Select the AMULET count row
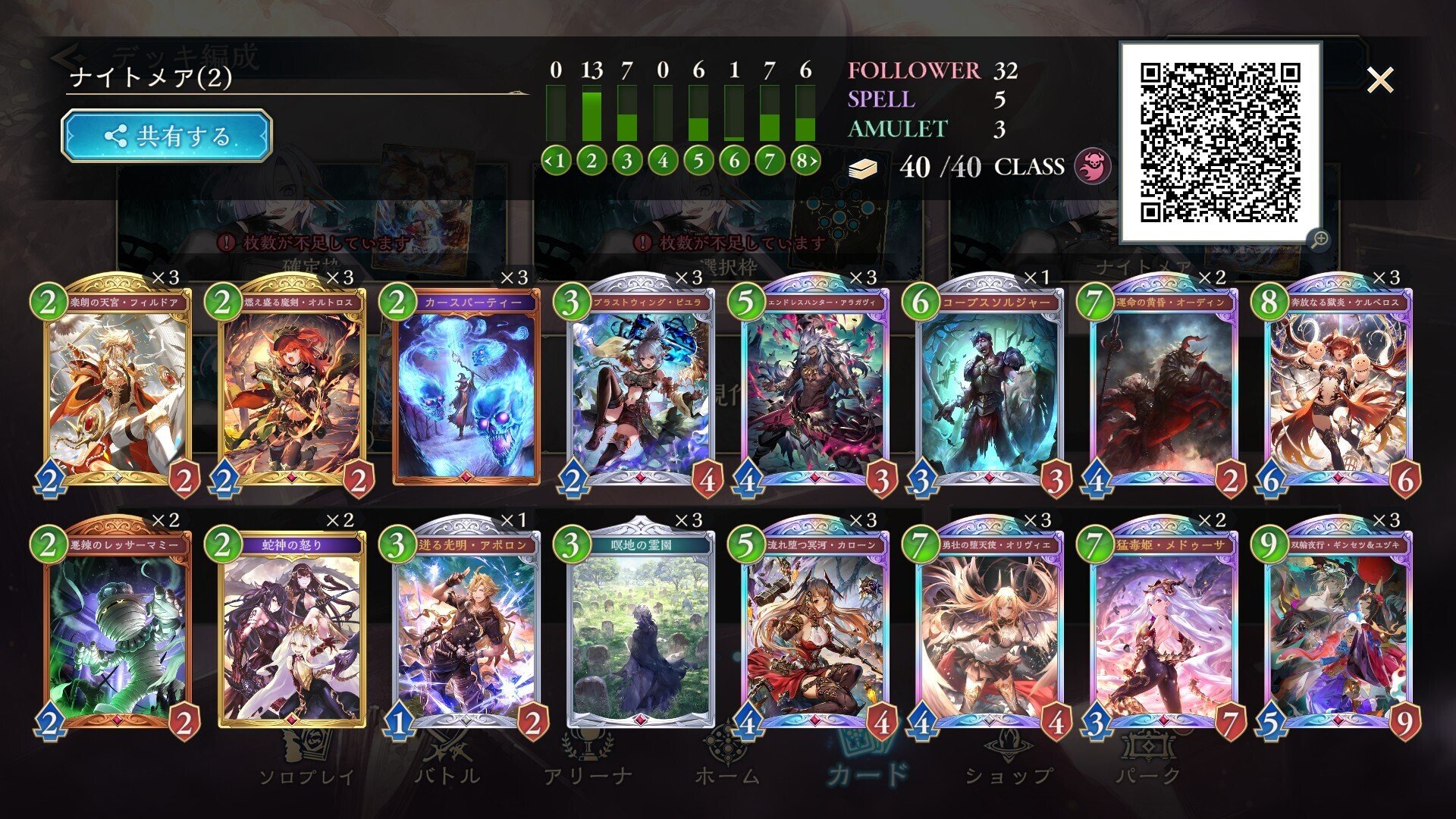 pyautogui.click(x=899, y=129)
